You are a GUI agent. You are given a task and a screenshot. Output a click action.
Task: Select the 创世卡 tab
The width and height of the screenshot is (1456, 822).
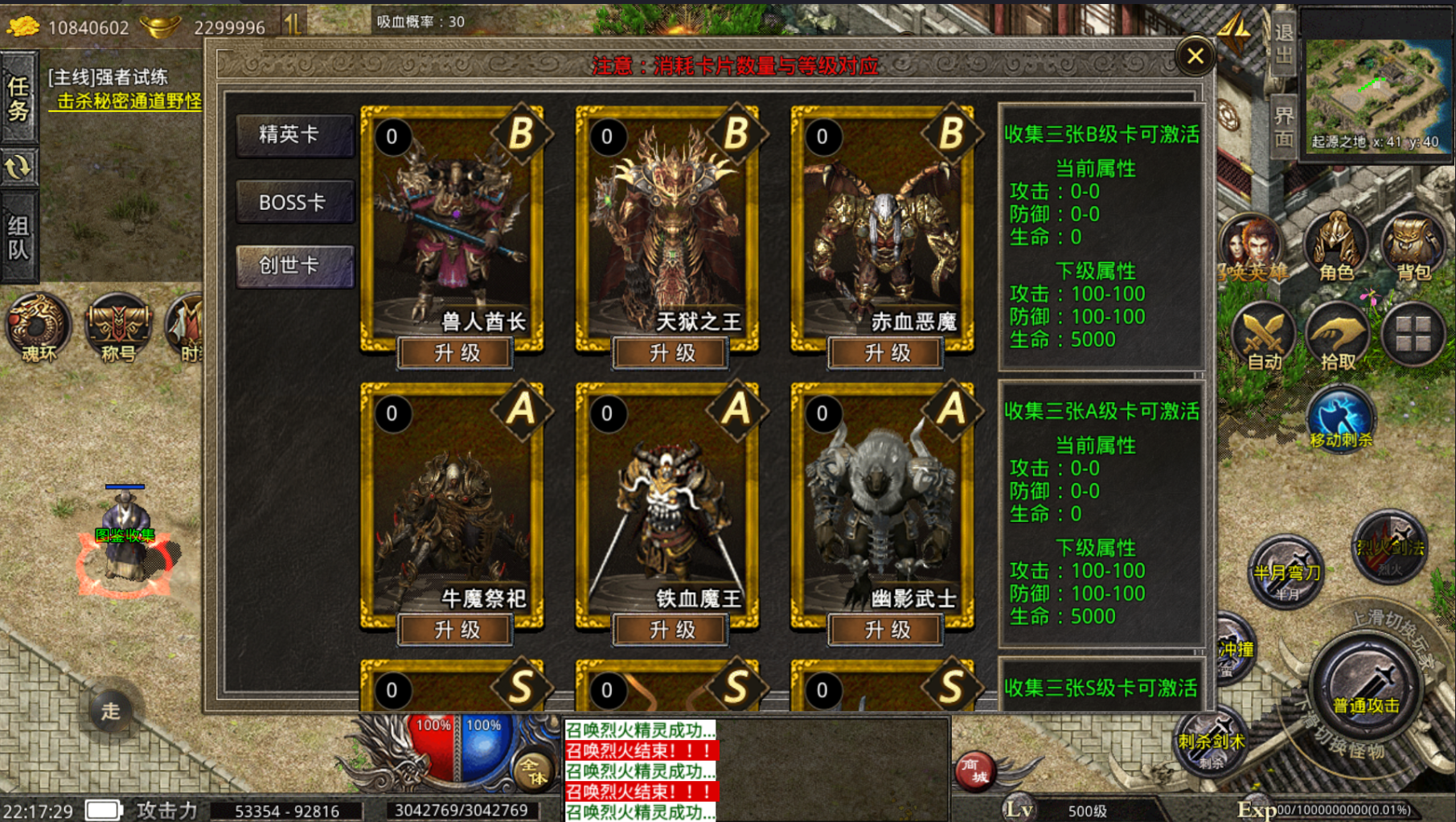(294, 266)
